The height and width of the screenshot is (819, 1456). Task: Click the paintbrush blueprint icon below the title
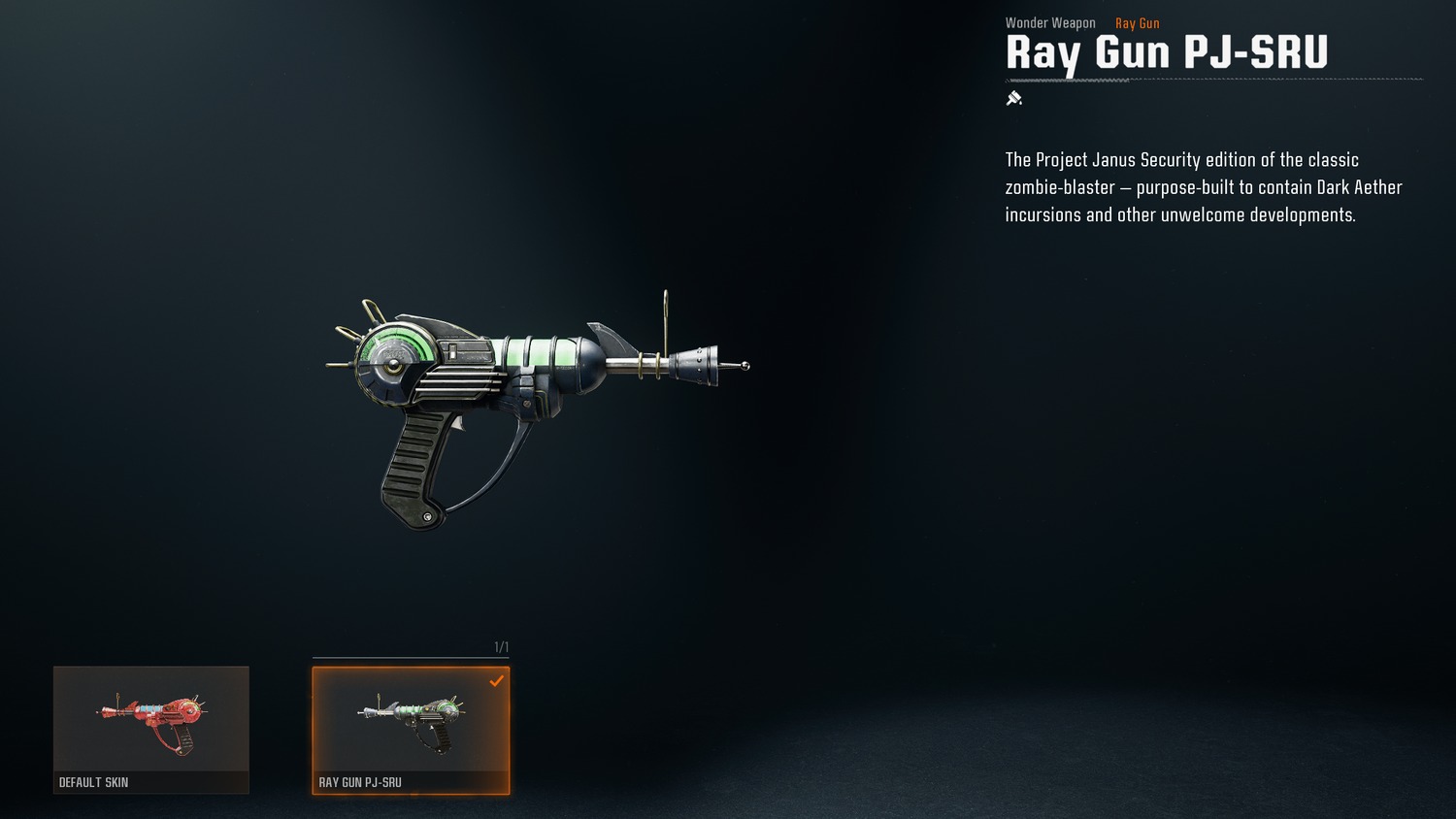pyautogui.click(x=1013, y=98)
